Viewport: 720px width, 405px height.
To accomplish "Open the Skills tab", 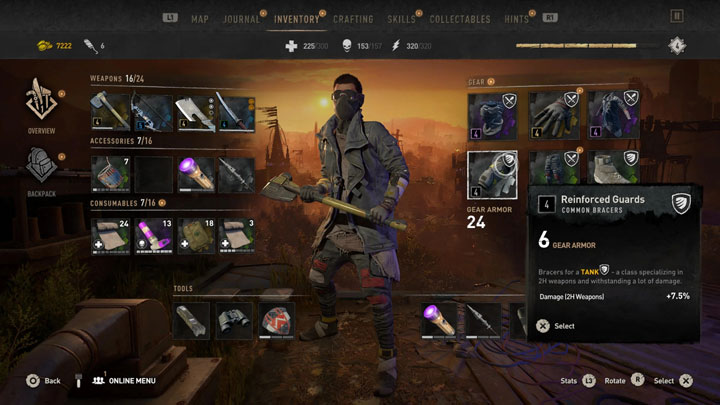I will [400, 19].
